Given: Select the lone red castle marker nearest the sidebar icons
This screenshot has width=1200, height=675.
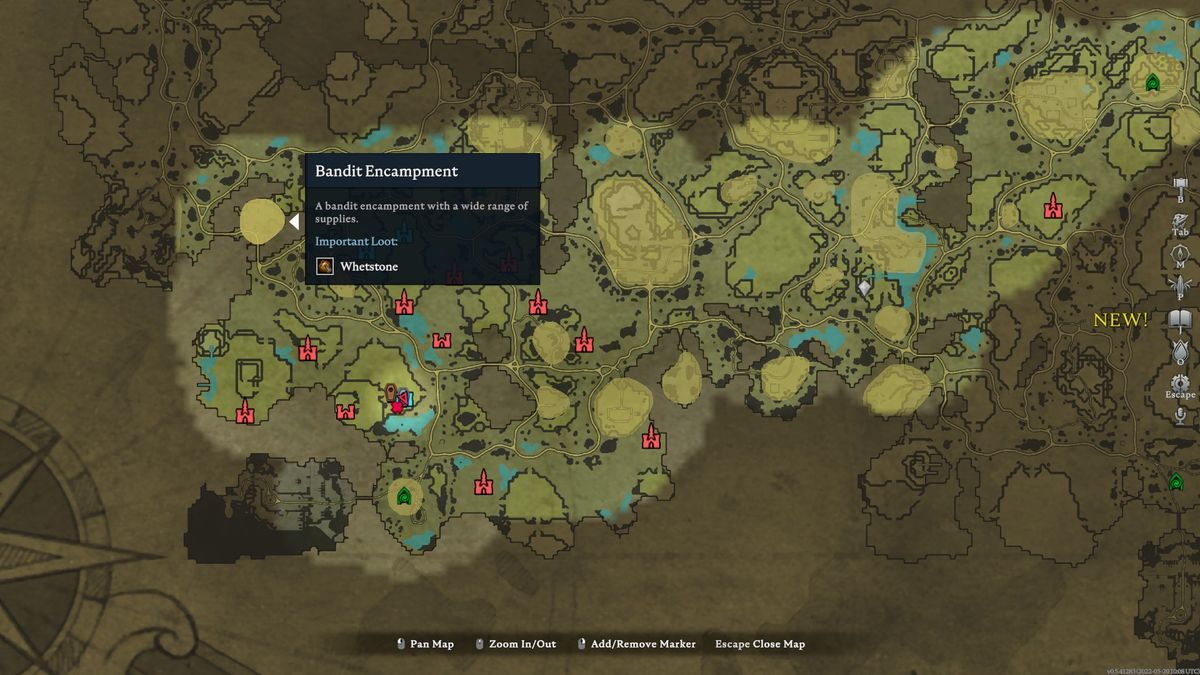Looking at the screenshot, I should 1052,207.
